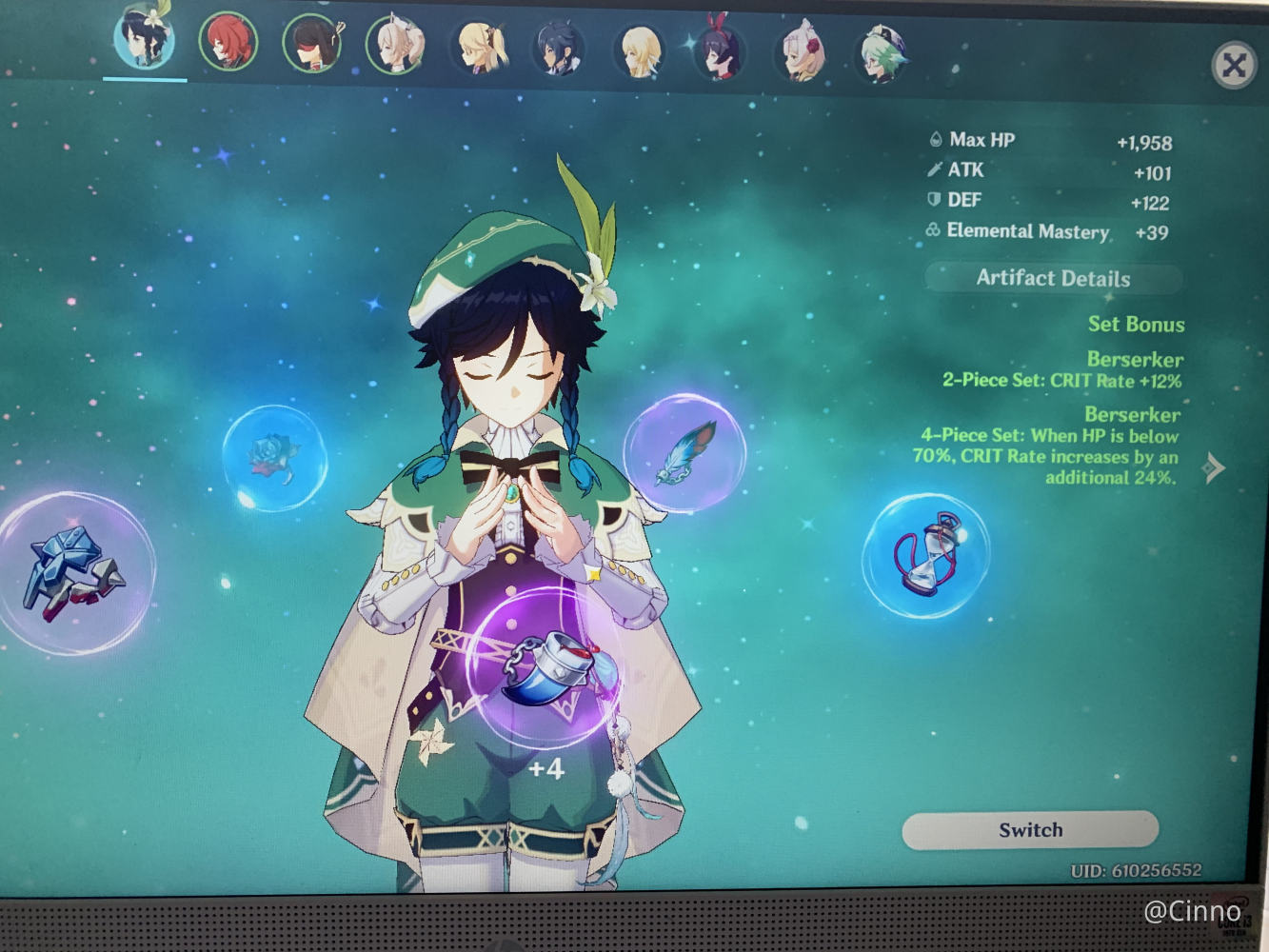Show next character with the right arrow

point(1214,467)
